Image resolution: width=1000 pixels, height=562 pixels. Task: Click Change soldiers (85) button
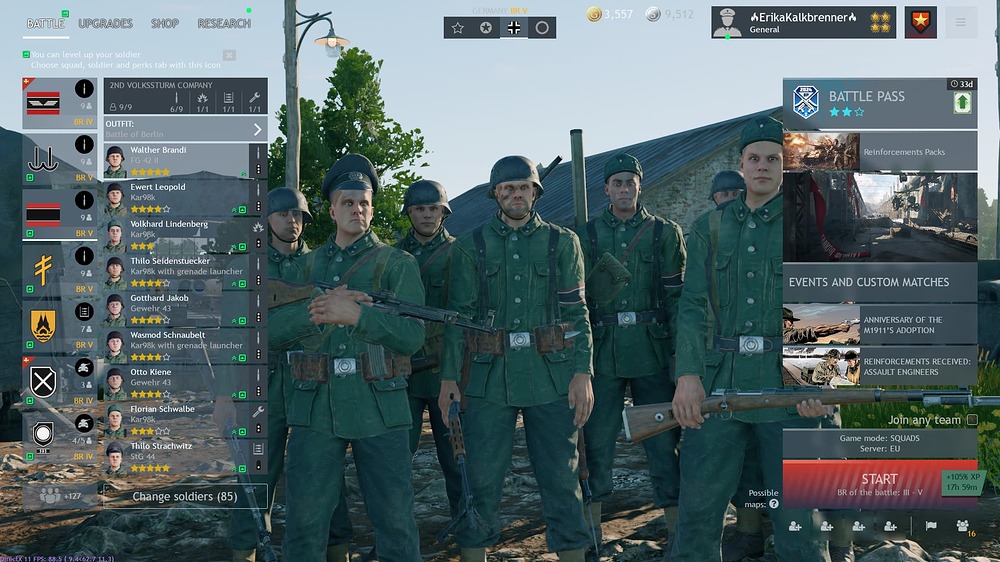click(186, 496)
